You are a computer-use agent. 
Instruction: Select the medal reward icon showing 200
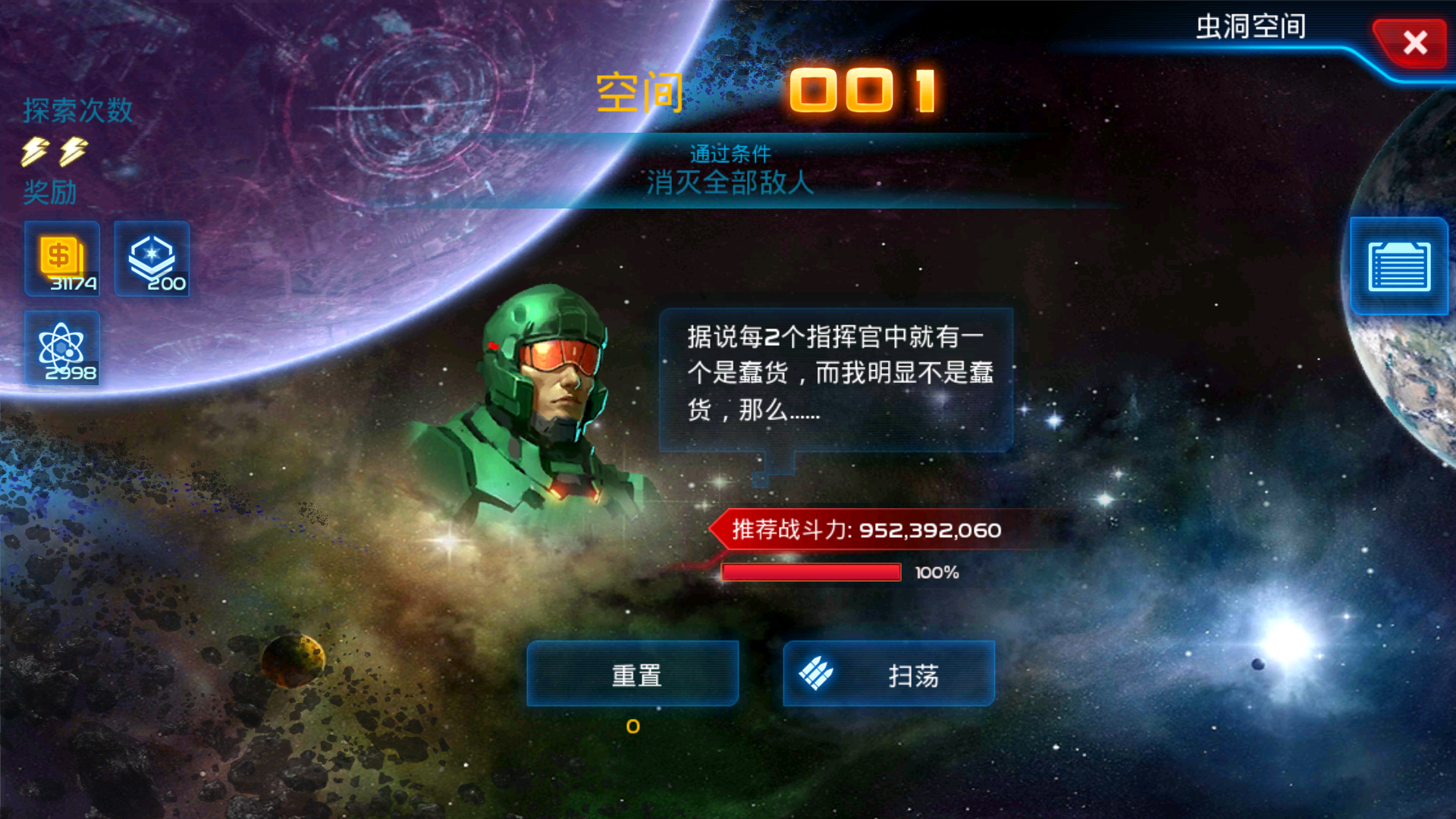point(151,259)
